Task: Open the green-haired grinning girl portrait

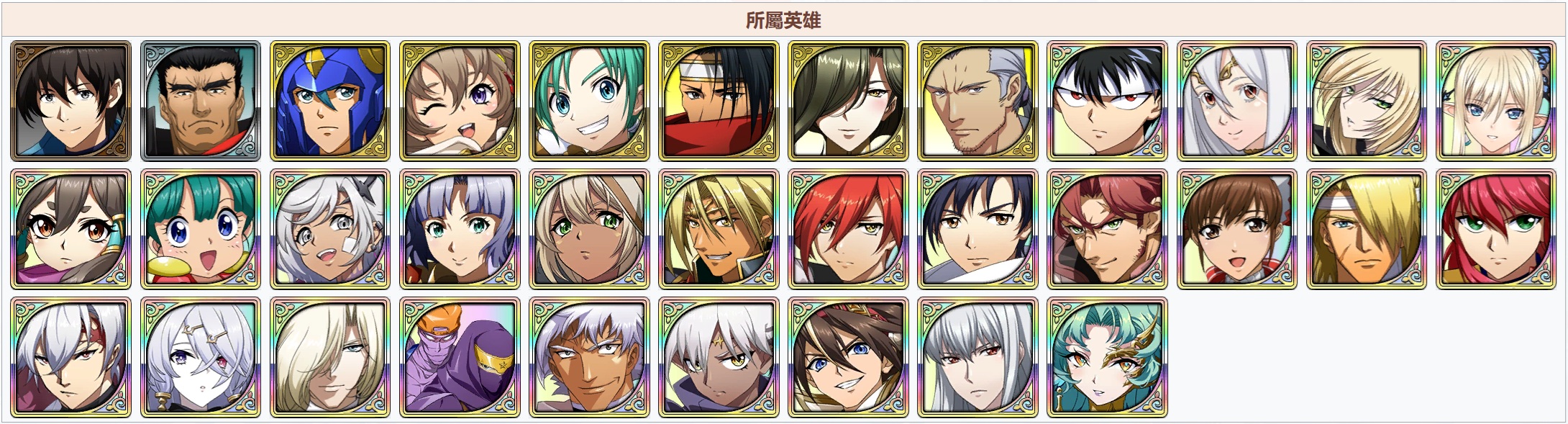Action: [589, 101]
